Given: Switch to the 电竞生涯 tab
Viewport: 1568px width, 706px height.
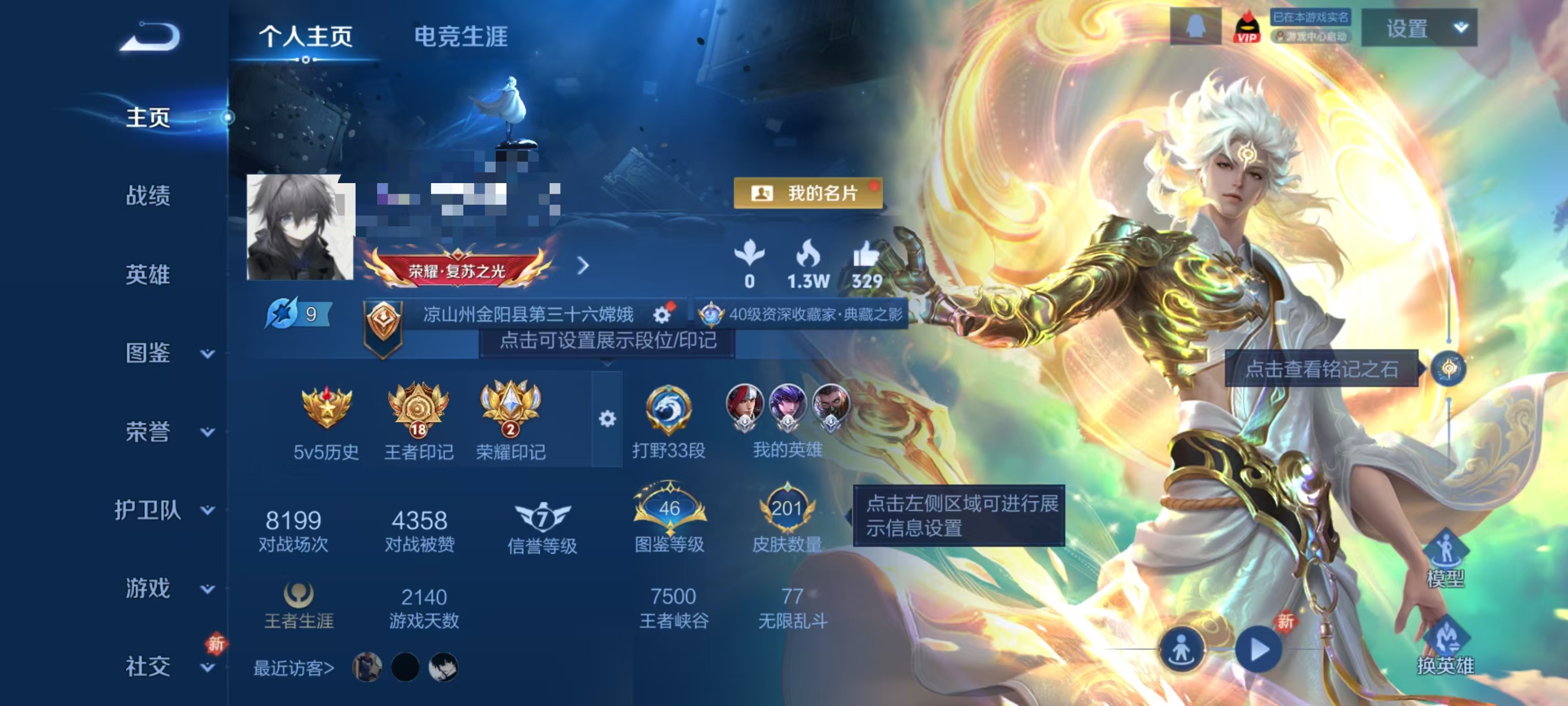Looking at the screenshot, I should coord(463,35).
